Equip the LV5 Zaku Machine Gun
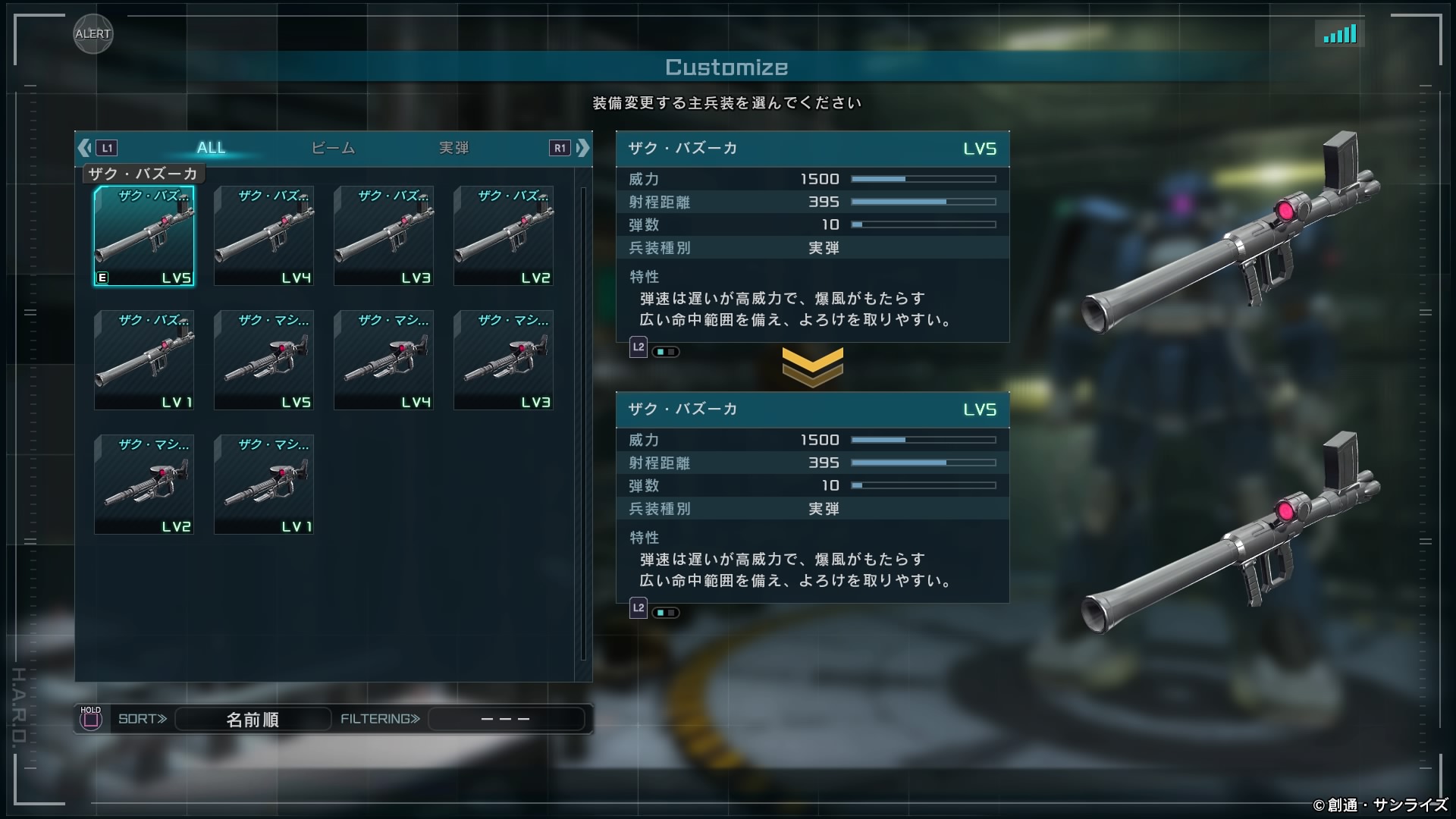This screenshot has width=1456, height=819. [264, 360]
